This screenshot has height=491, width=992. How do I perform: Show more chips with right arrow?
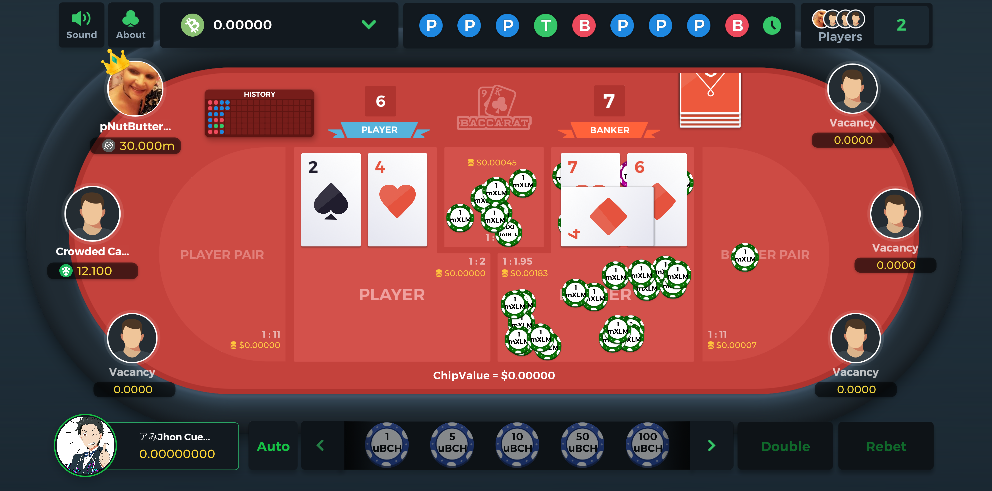[712, 446]
